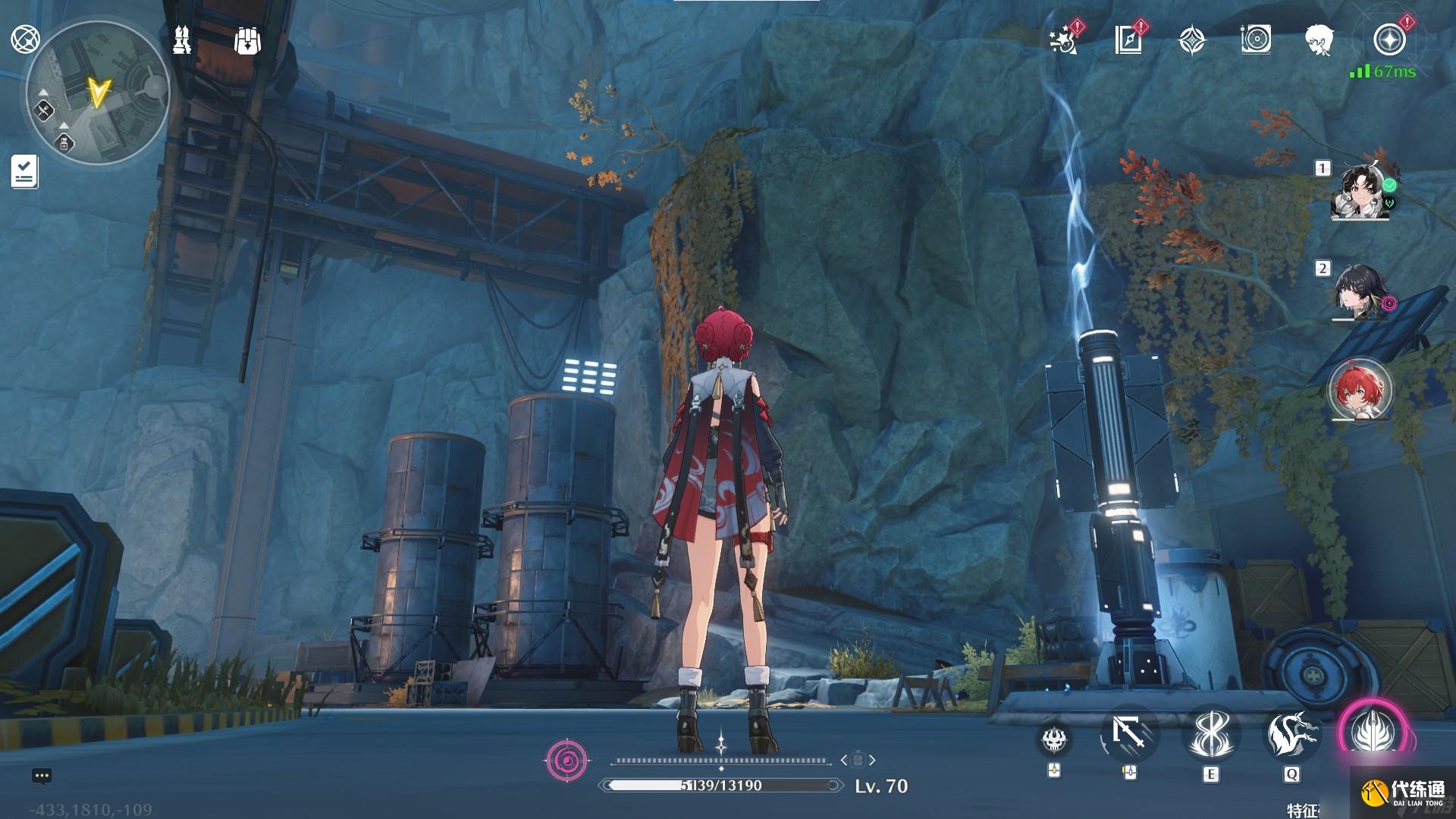Viewport: 1456px width, 819px height.
Task: Open the guidebook compass icon
Action: point(1128,39)
